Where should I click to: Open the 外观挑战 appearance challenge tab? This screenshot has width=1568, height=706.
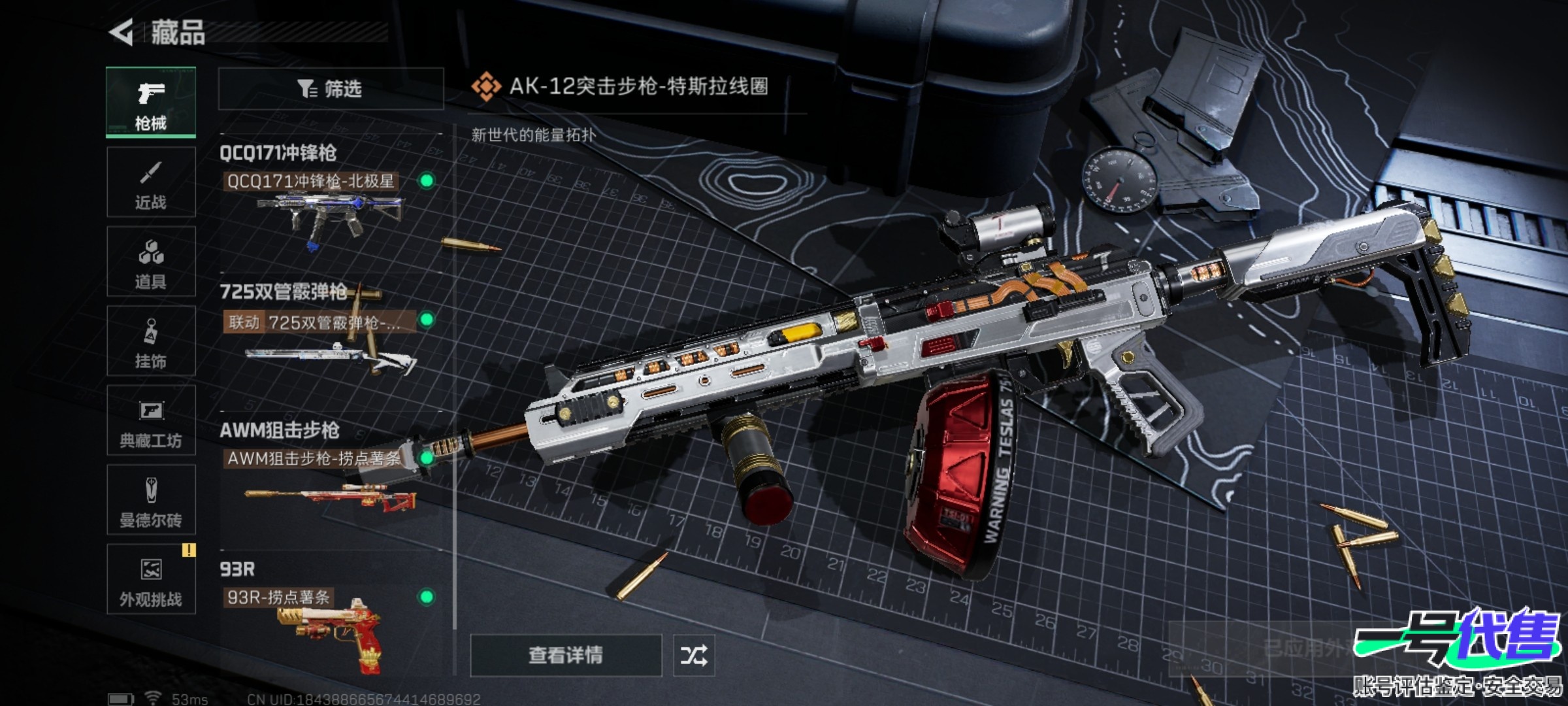click(151, 579)
